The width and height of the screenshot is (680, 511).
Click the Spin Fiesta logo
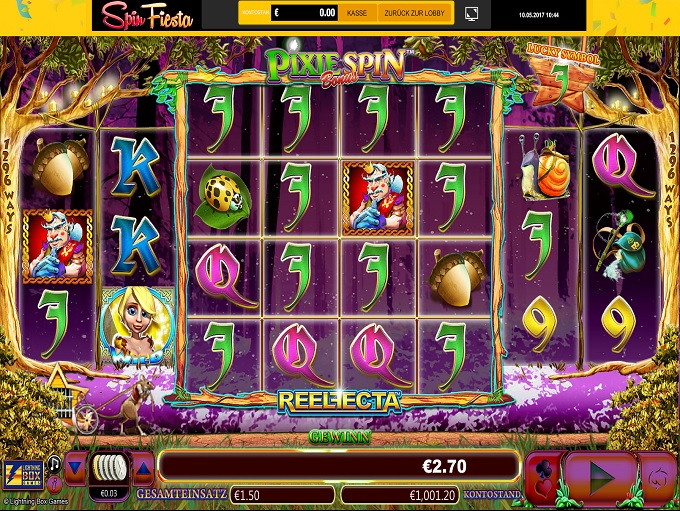click(148, 15)
